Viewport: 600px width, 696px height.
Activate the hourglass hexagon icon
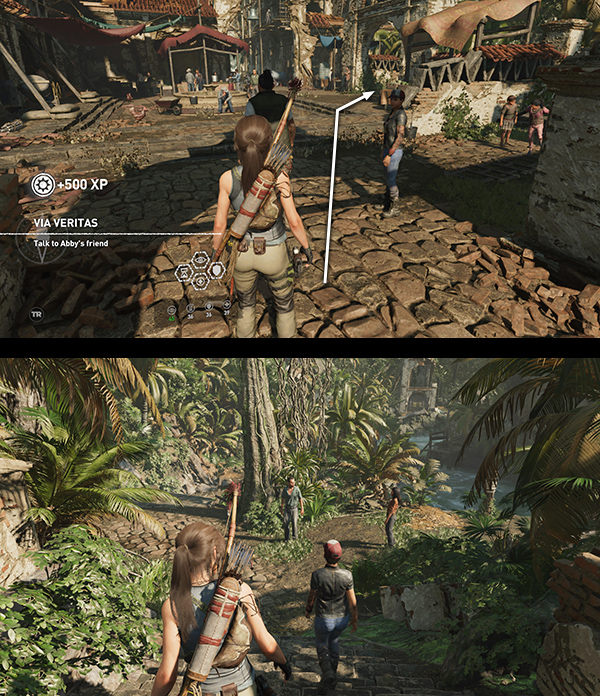click(x=184, y=273)
